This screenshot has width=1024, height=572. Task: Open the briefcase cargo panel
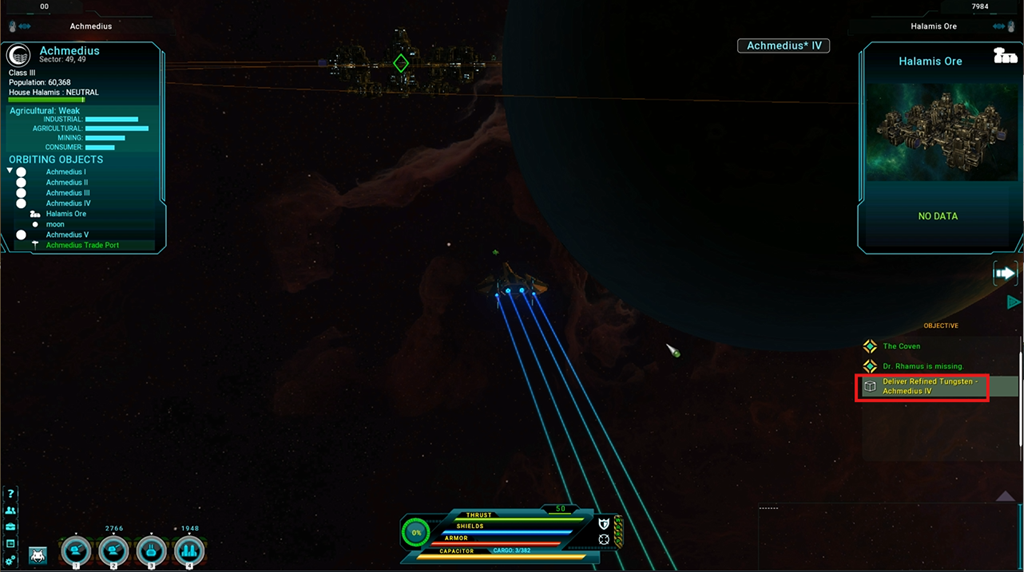[10, 526]
